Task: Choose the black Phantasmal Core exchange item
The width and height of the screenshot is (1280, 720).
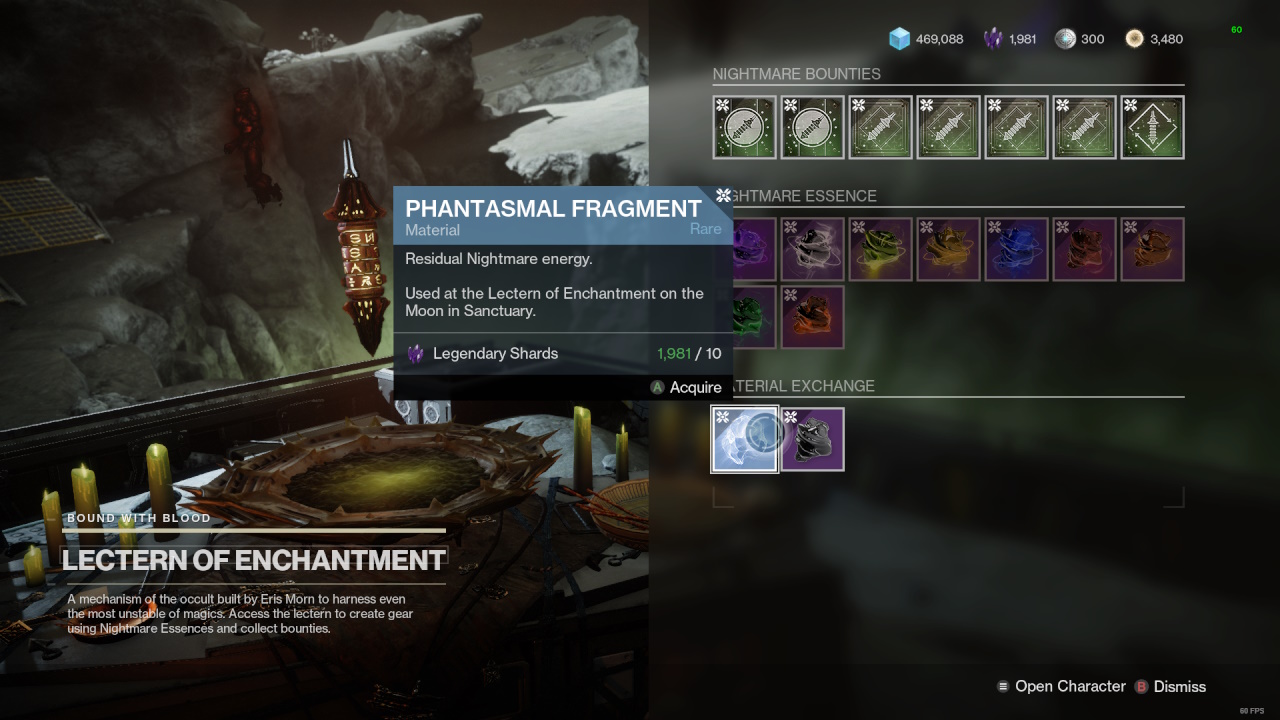Action: (813, 439)
